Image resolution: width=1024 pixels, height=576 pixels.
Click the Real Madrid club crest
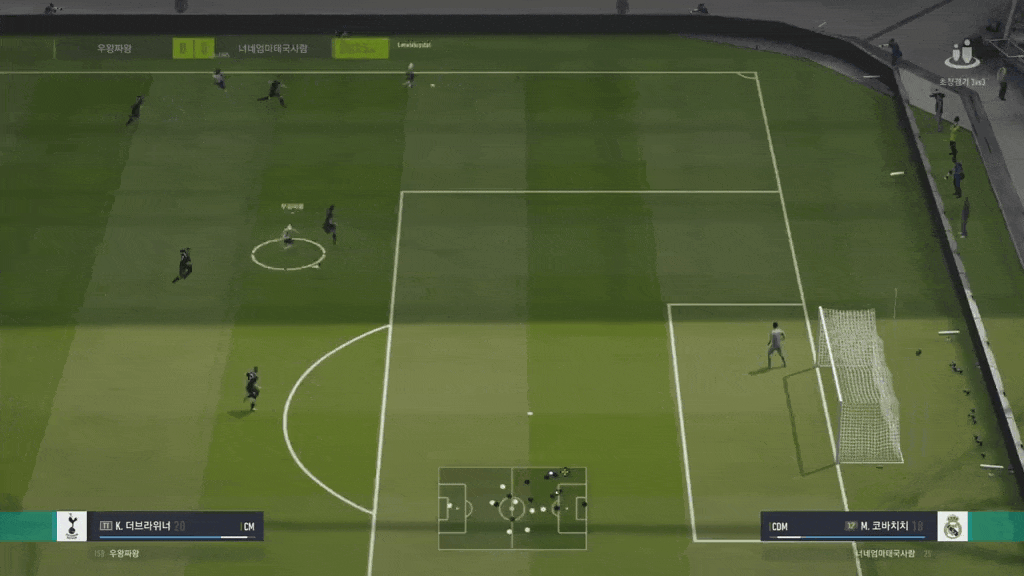tap(952, 526)
